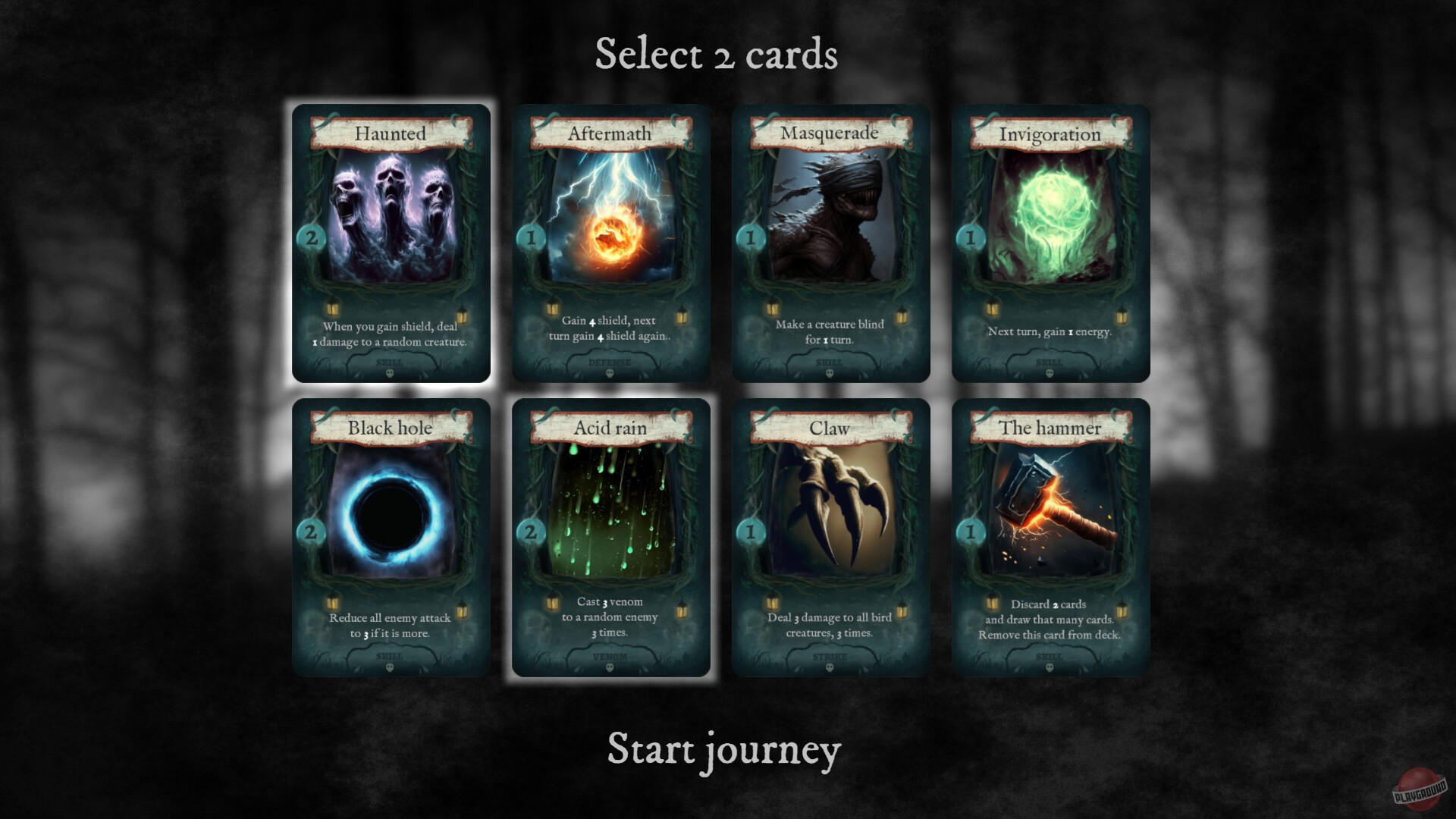
Task: Click the energy cost badge on the Haunted card
Action: (310, 237)
